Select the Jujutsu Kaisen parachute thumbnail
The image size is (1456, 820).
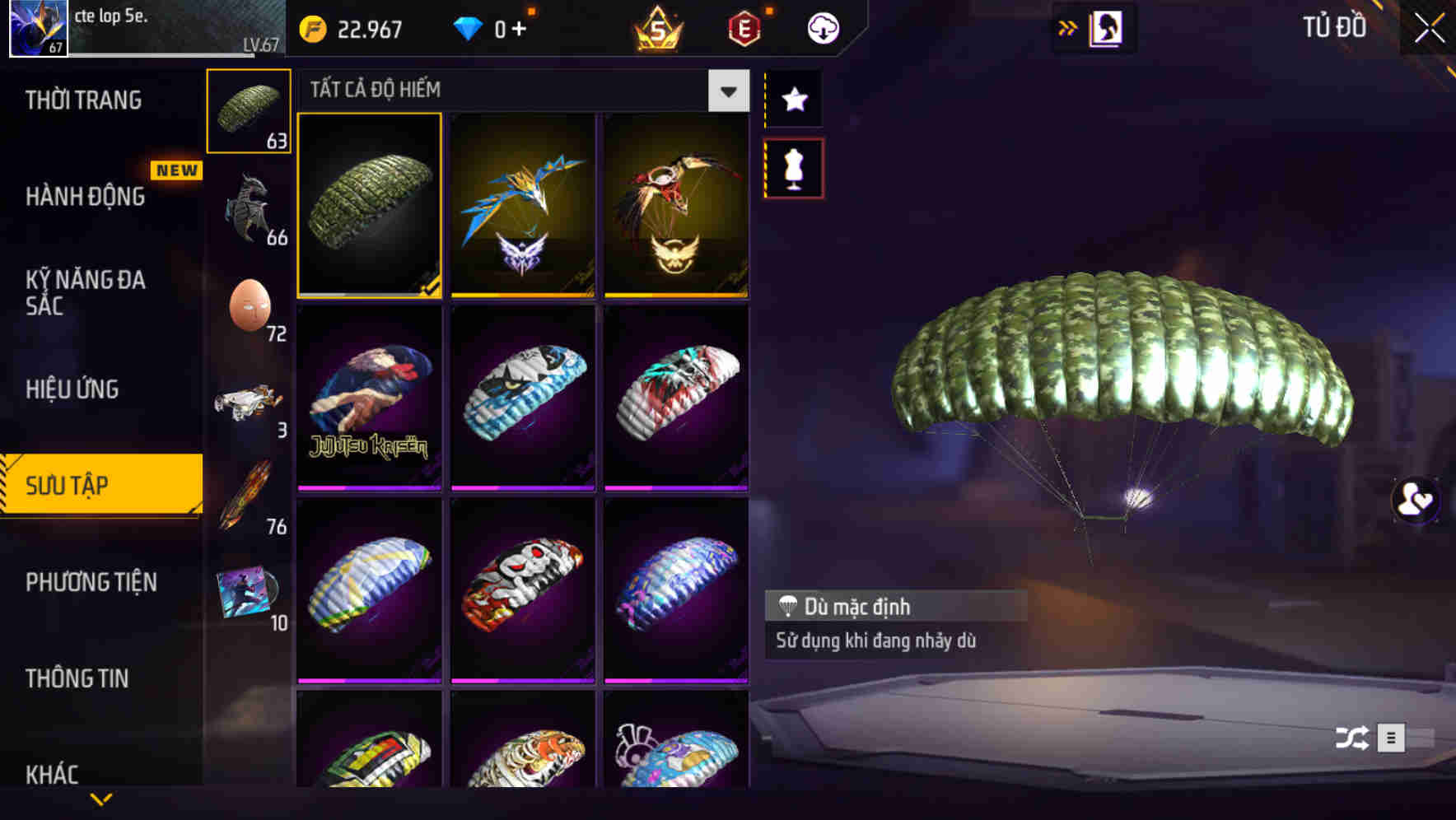[x=370, y=398]
